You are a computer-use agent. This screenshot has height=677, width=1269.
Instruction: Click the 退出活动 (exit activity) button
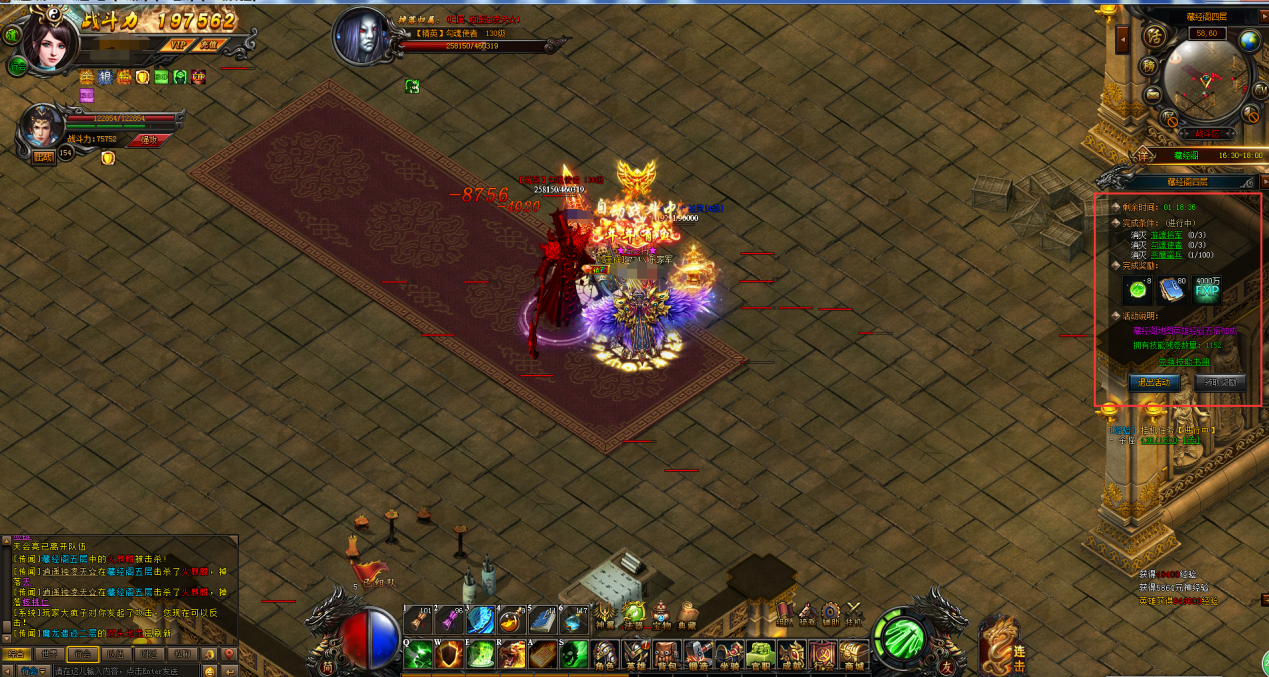[1154, 382]
